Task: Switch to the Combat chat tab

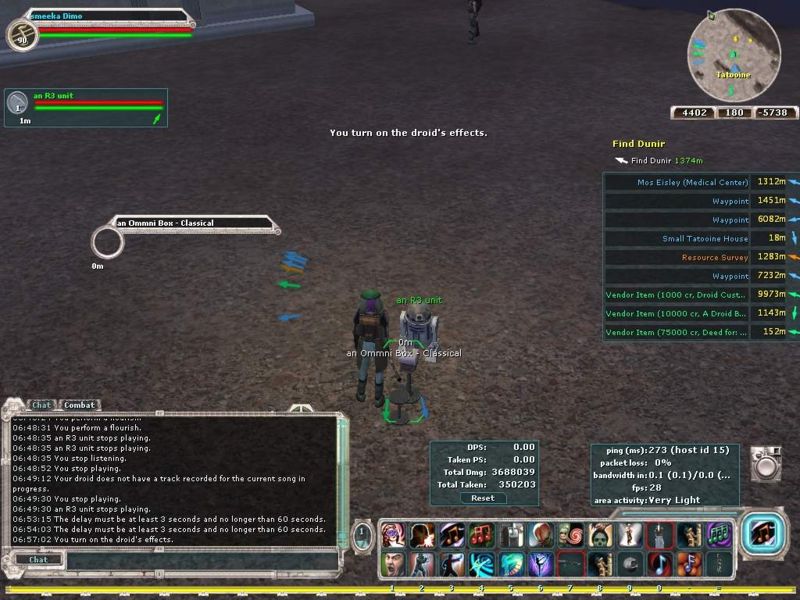Action: (80, 405)
